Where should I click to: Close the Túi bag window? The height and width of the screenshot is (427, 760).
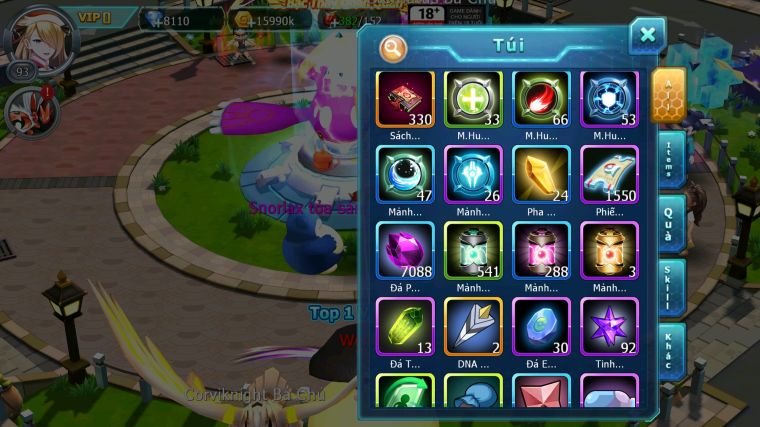647,36
